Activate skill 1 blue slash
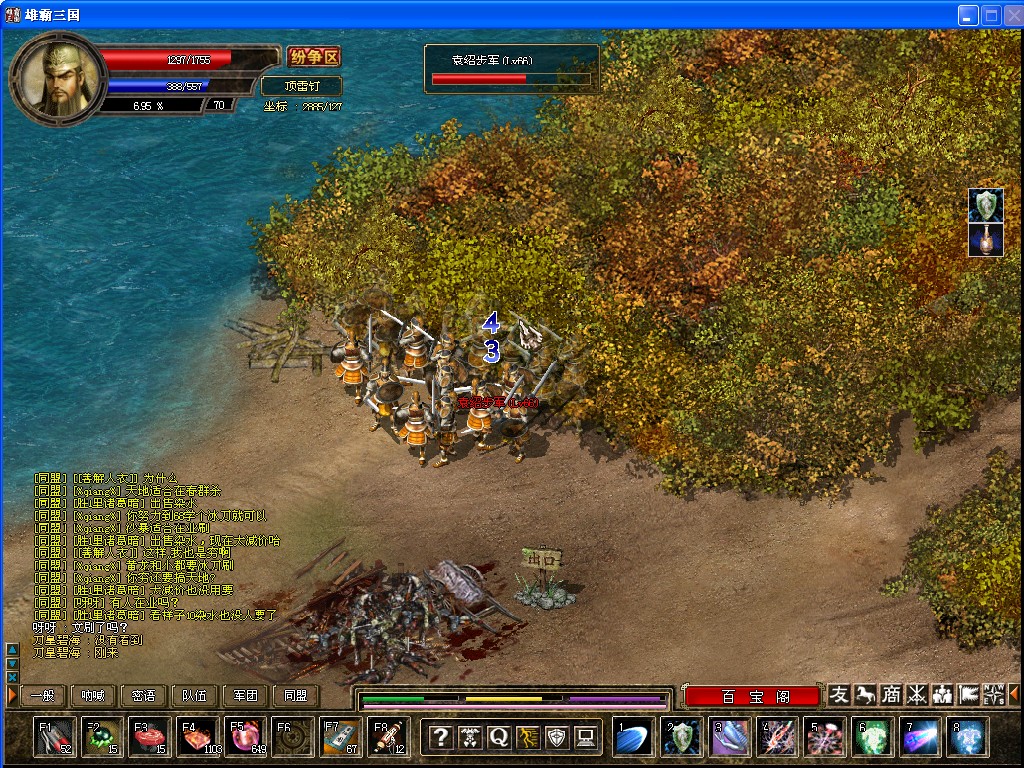This screenshot has width=1024, height=768. coord(634,737)
